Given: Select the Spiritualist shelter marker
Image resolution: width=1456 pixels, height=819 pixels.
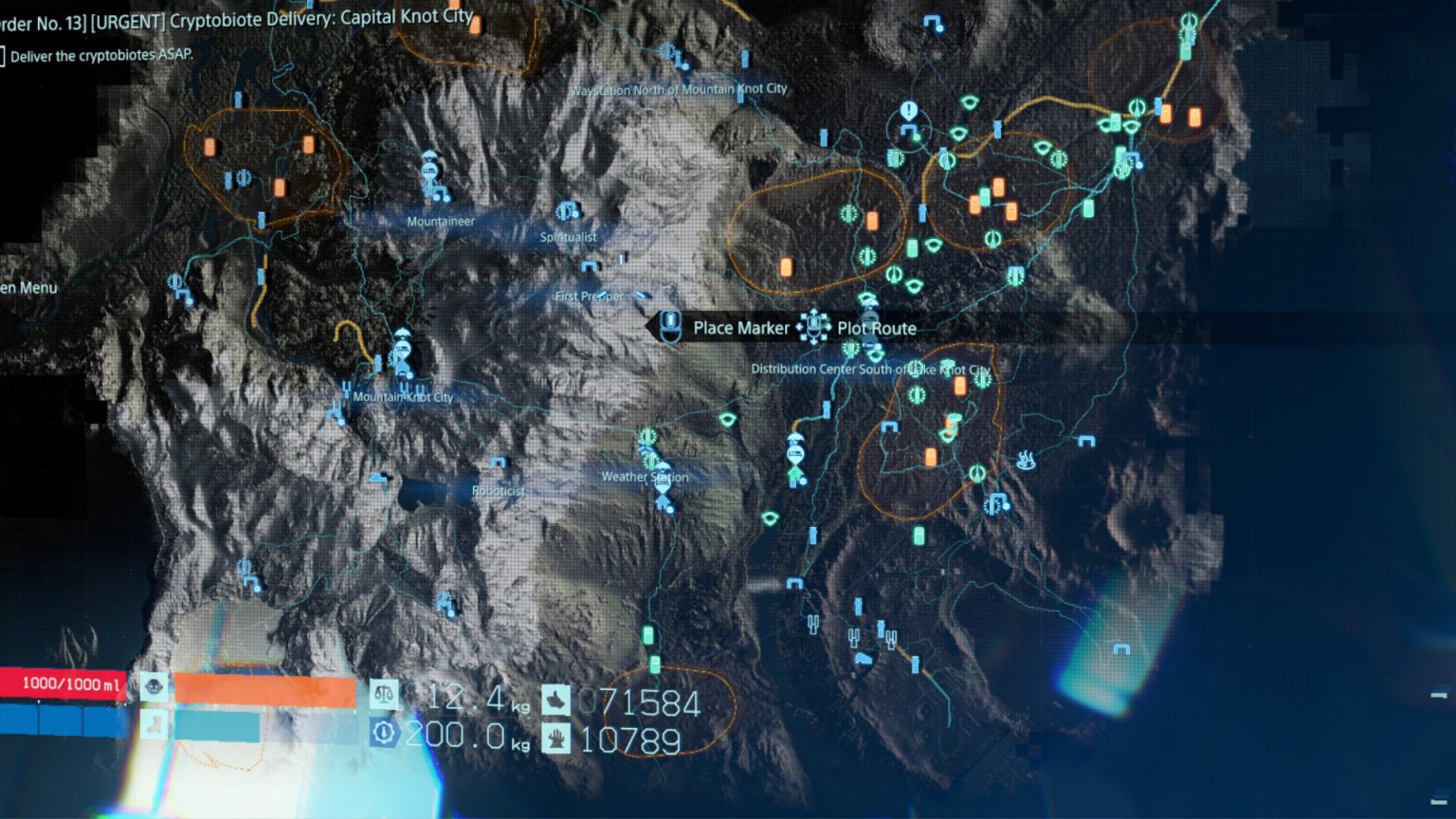Looking at the screenshot, I should tap(568, 212).
